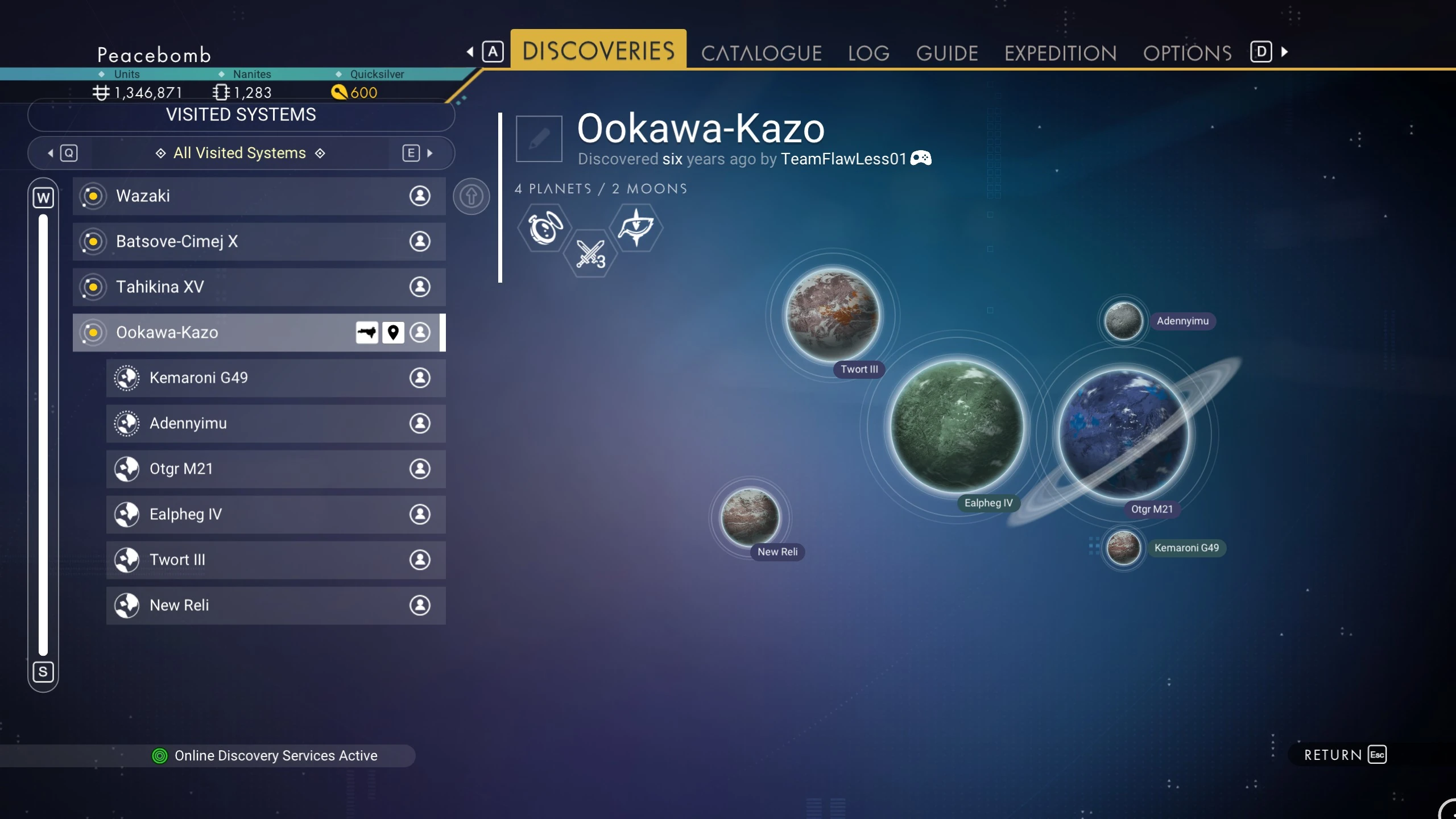Click the upload discoveries arrow button

[471, 196]
